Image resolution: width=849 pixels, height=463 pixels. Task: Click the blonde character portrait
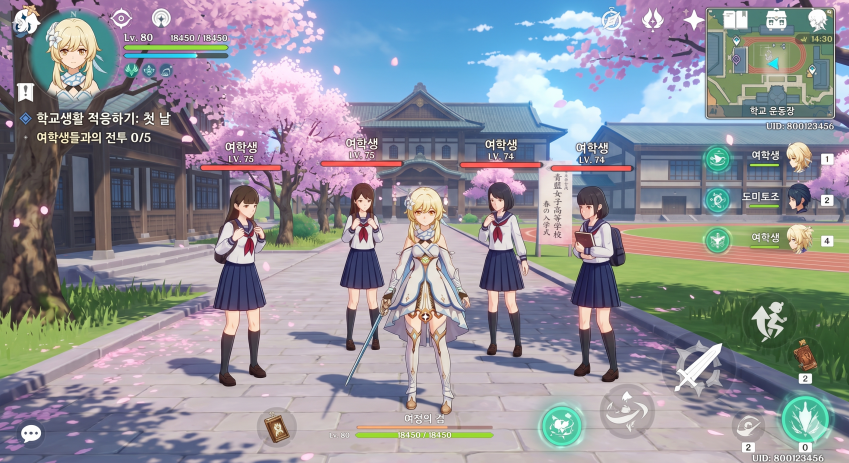72,51
